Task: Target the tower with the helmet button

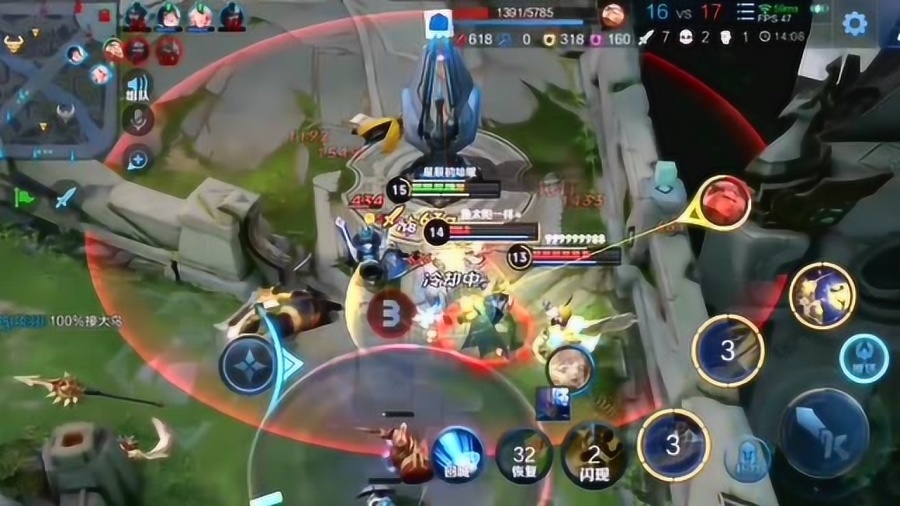Action: tap(748, 458)
